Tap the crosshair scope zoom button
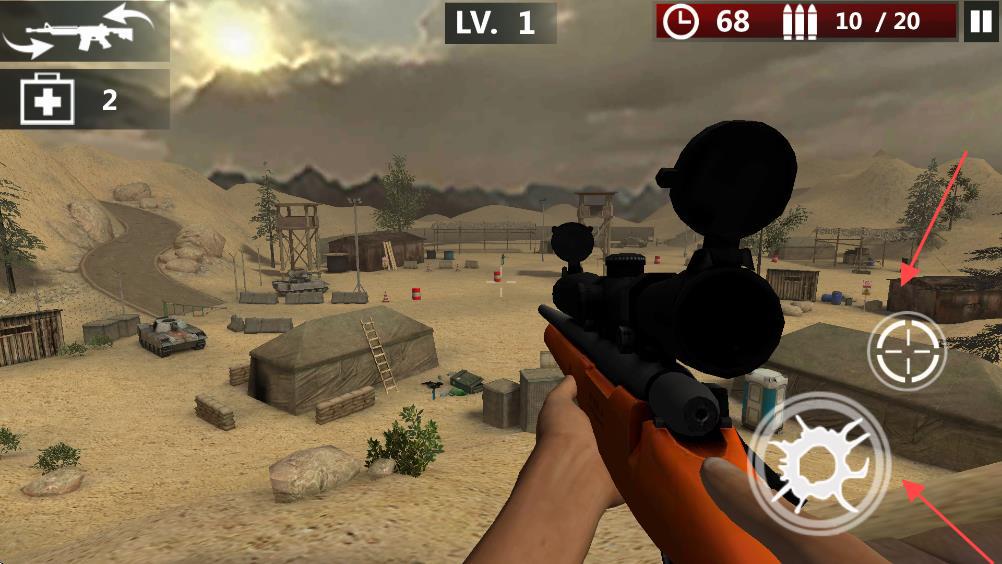Viewport: 1002px width, 564px height. click(906, 351)
